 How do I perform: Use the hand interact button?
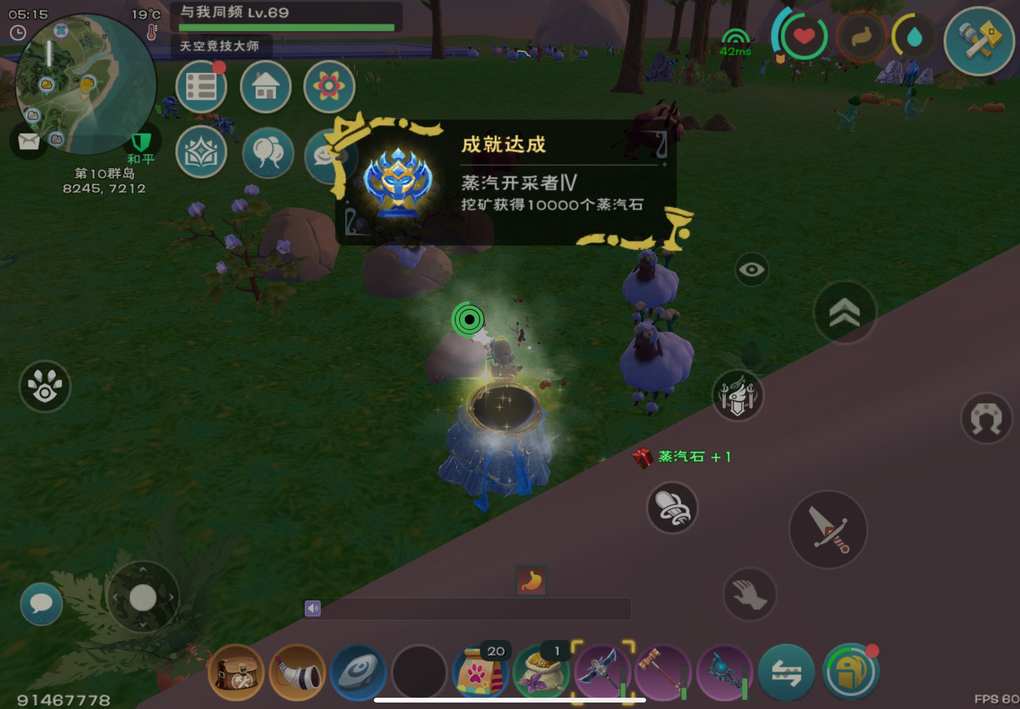coord(749,594)
